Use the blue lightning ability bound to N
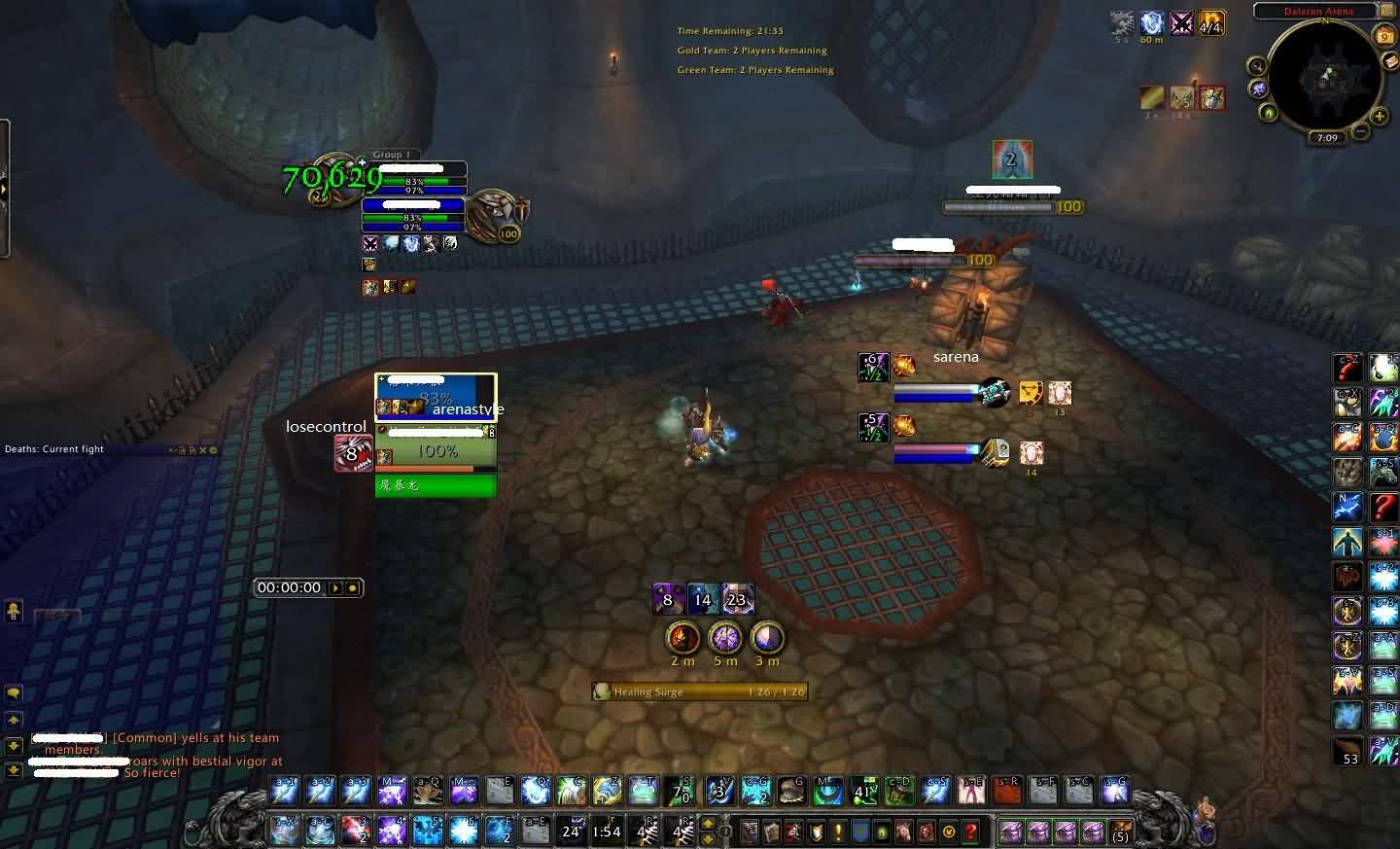 [x=1347, y=507]
